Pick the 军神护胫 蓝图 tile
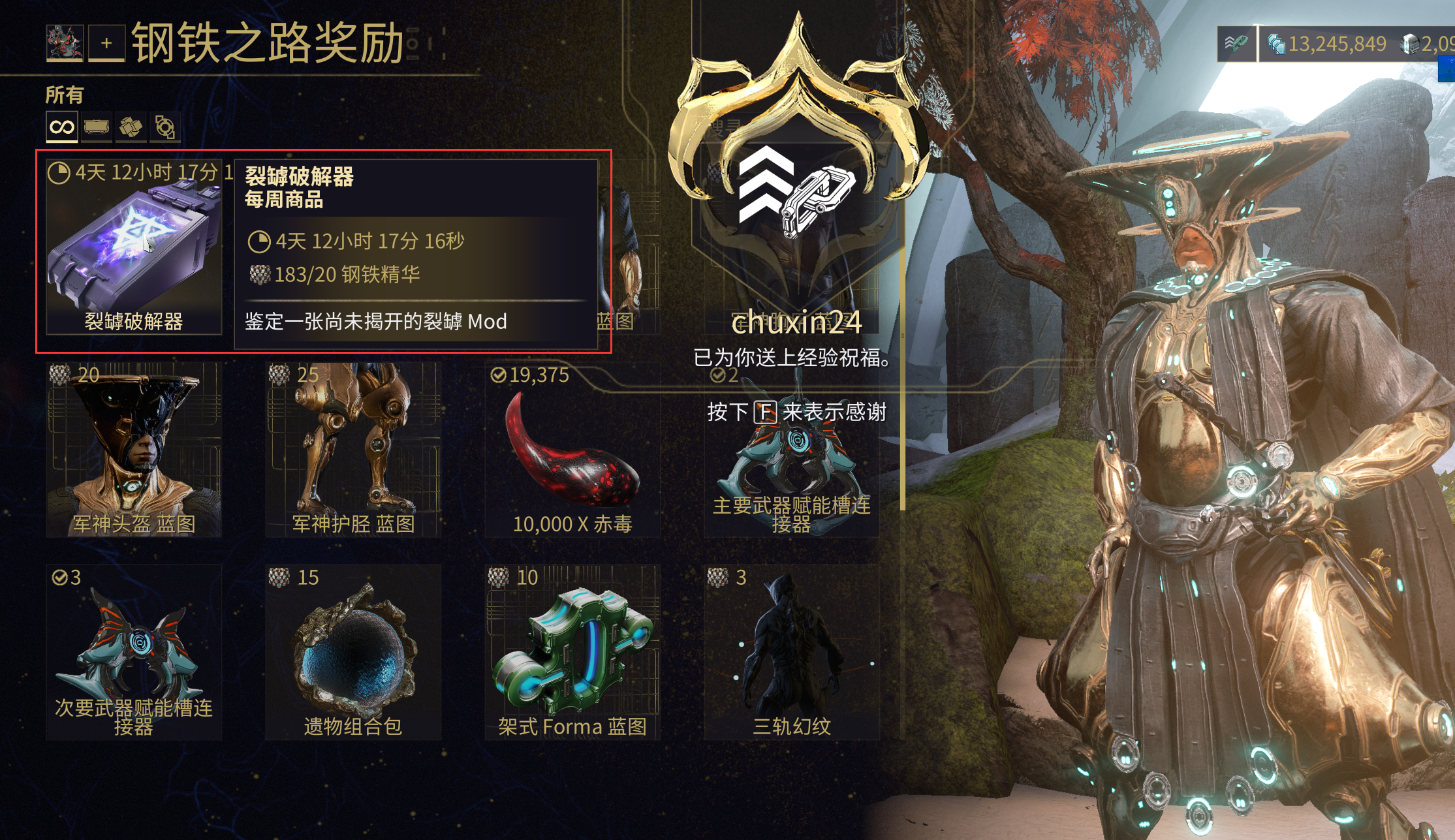Image resolution: width=1455 pixels, height=840 pixels. (x=353, y=450)
